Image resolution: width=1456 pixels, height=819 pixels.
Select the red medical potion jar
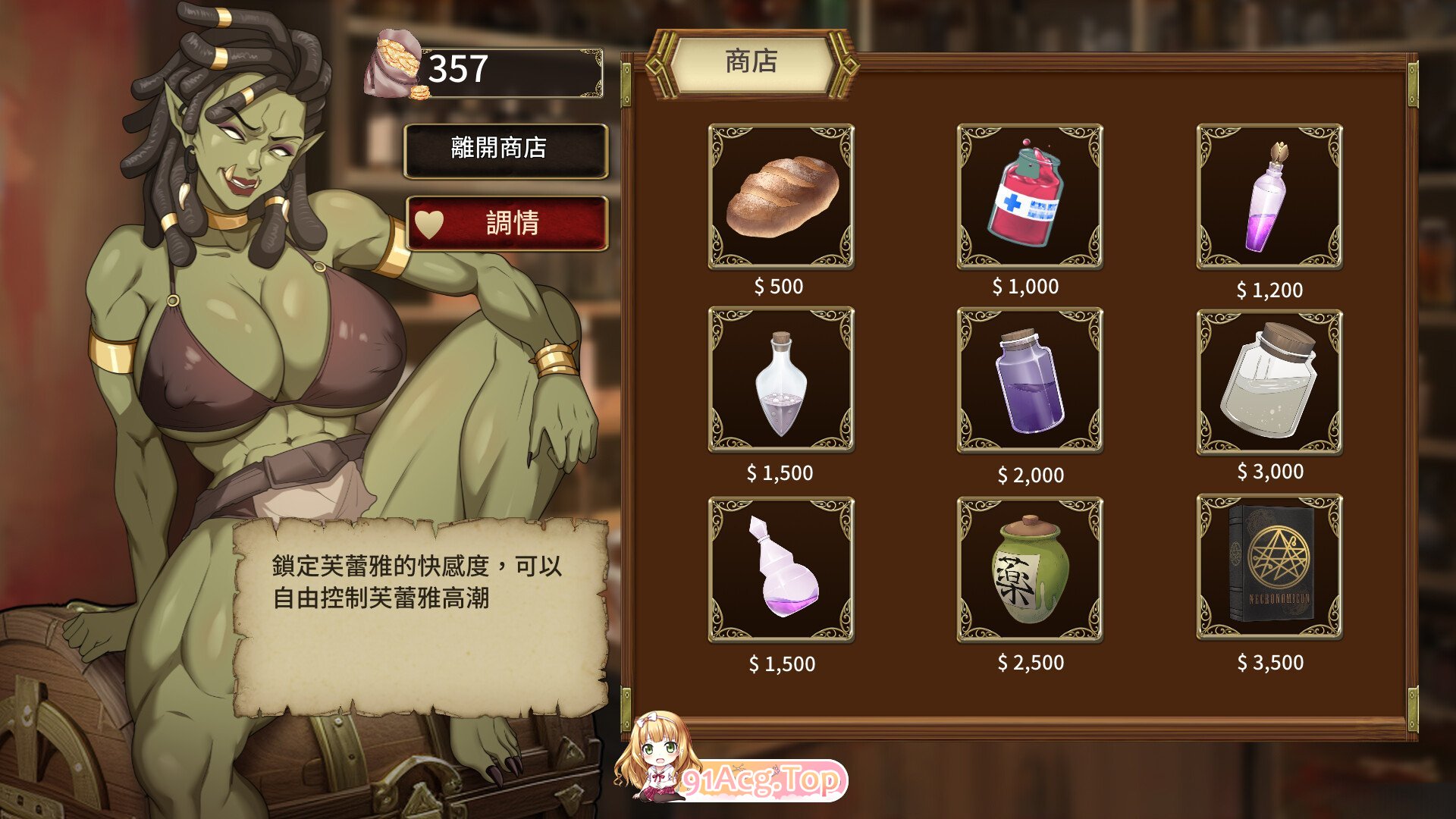click(1029, 196)
